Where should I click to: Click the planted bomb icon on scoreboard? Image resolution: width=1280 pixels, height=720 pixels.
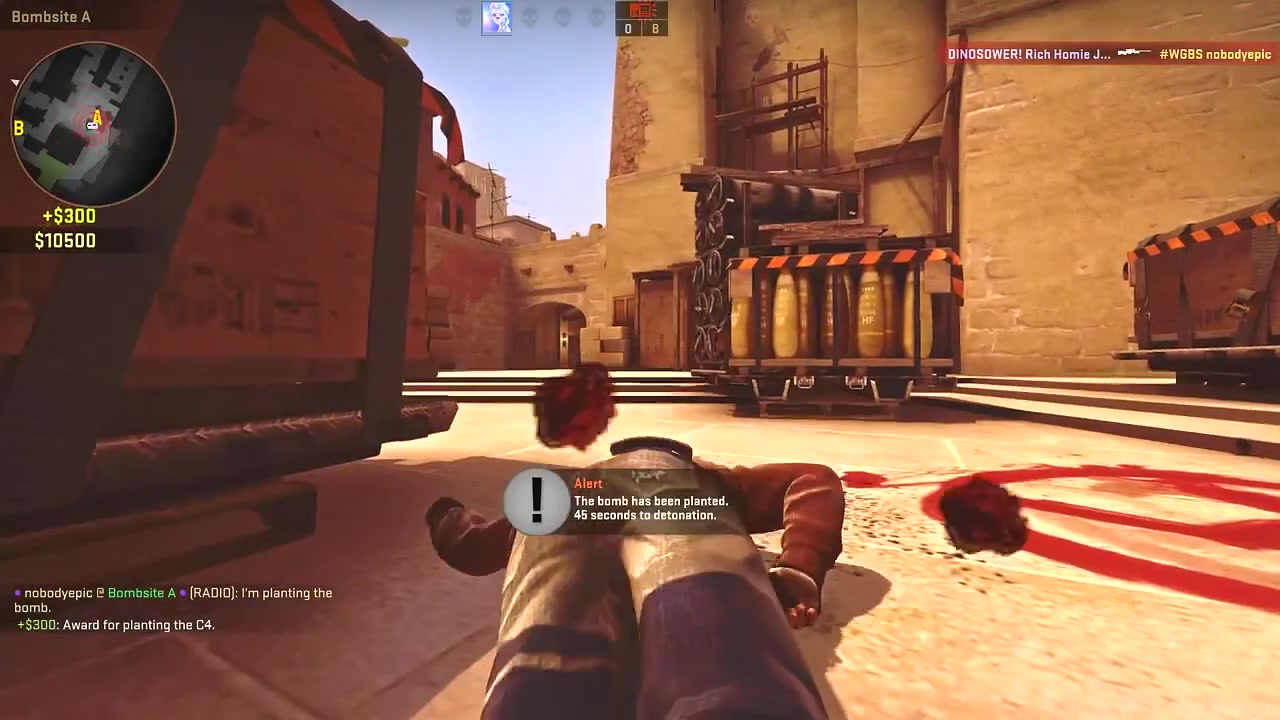click(641, 10)
